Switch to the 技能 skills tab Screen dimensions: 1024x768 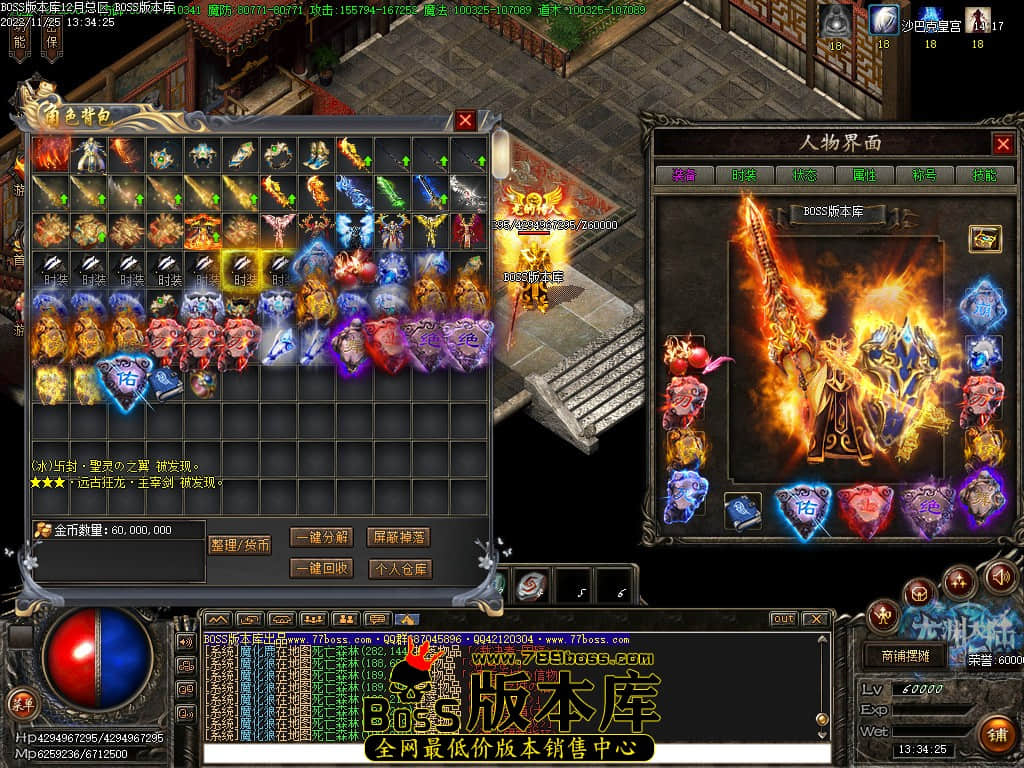(x=983, y=175)
